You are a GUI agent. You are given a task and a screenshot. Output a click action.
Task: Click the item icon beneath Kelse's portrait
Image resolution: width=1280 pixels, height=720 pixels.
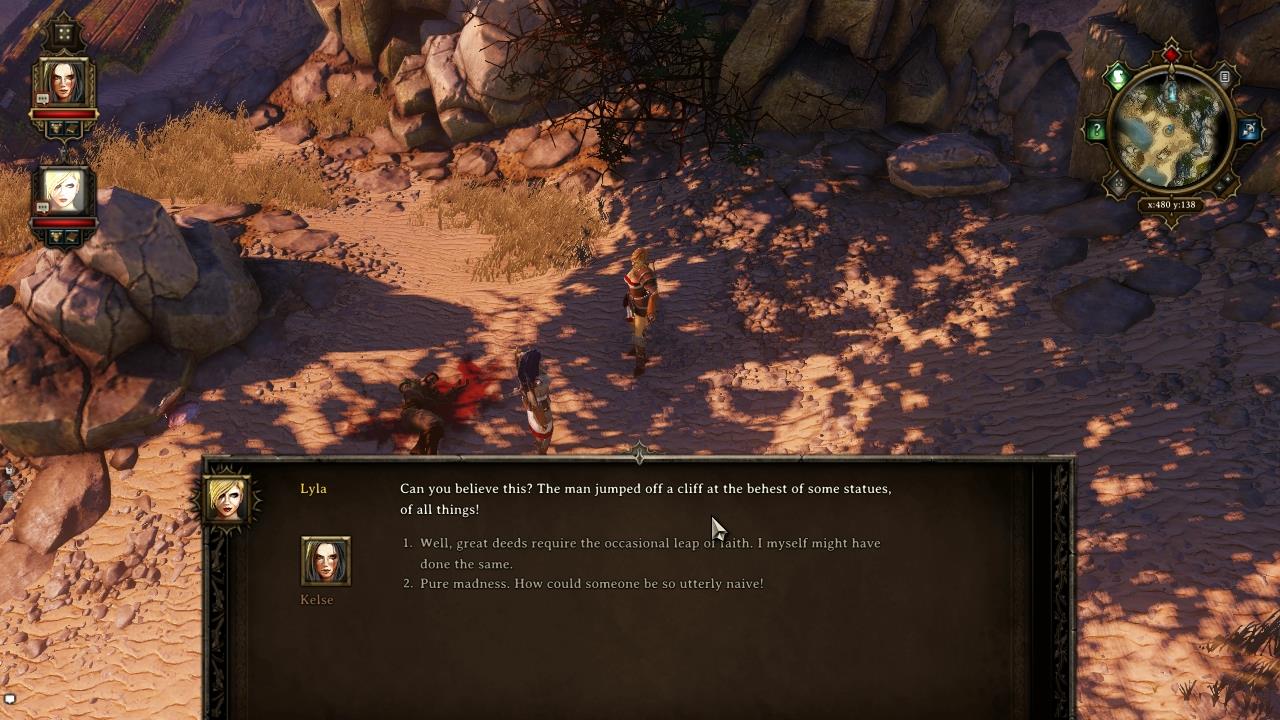coord(56,128)
